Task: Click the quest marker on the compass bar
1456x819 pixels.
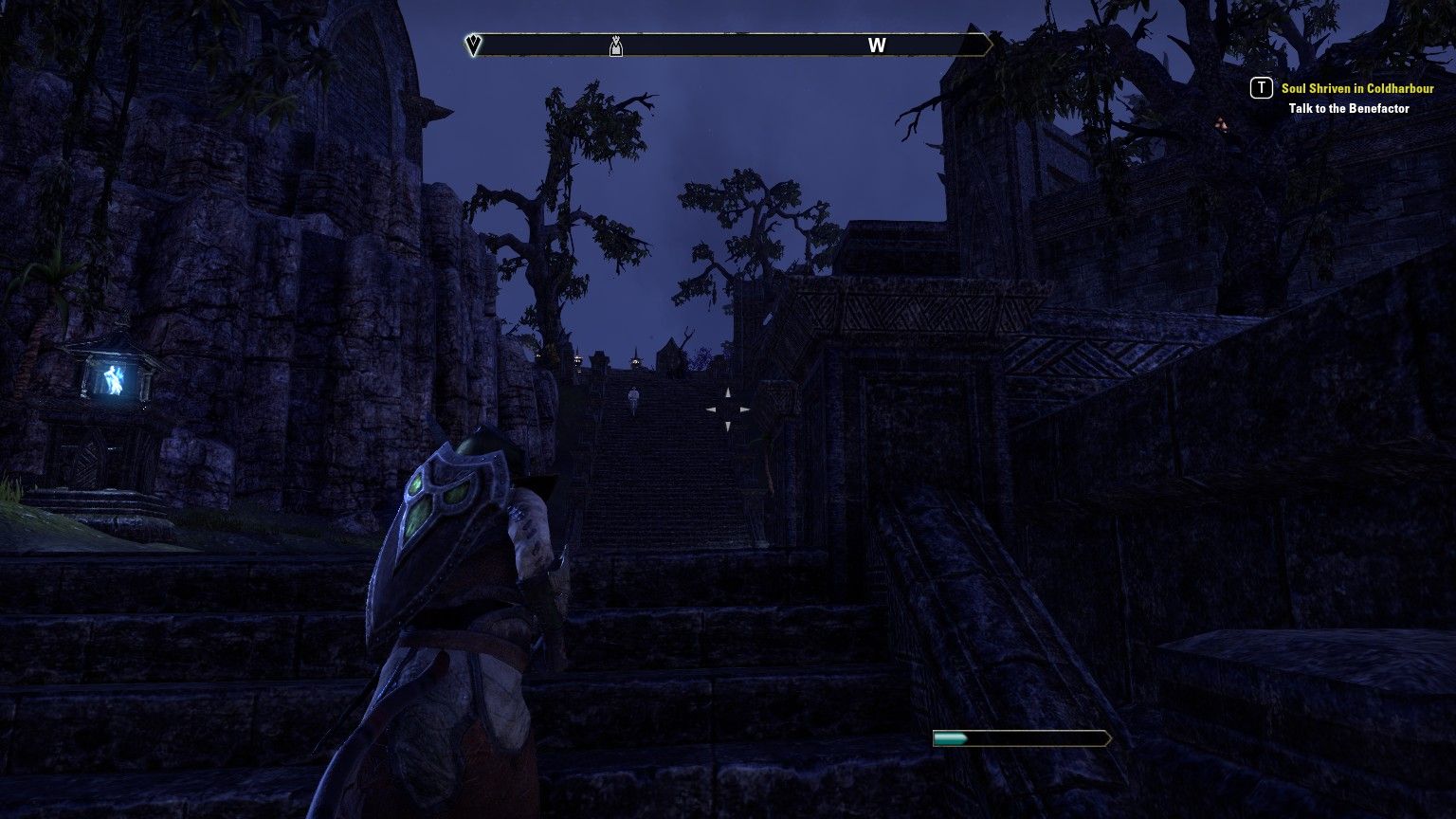Action: coord(616,45)
